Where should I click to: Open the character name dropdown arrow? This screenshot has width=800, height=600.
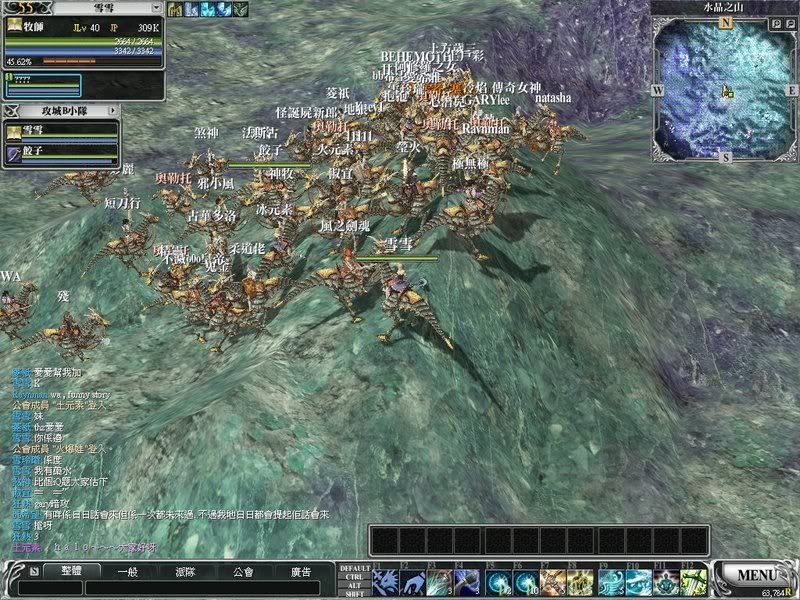(x=156, y=8)
